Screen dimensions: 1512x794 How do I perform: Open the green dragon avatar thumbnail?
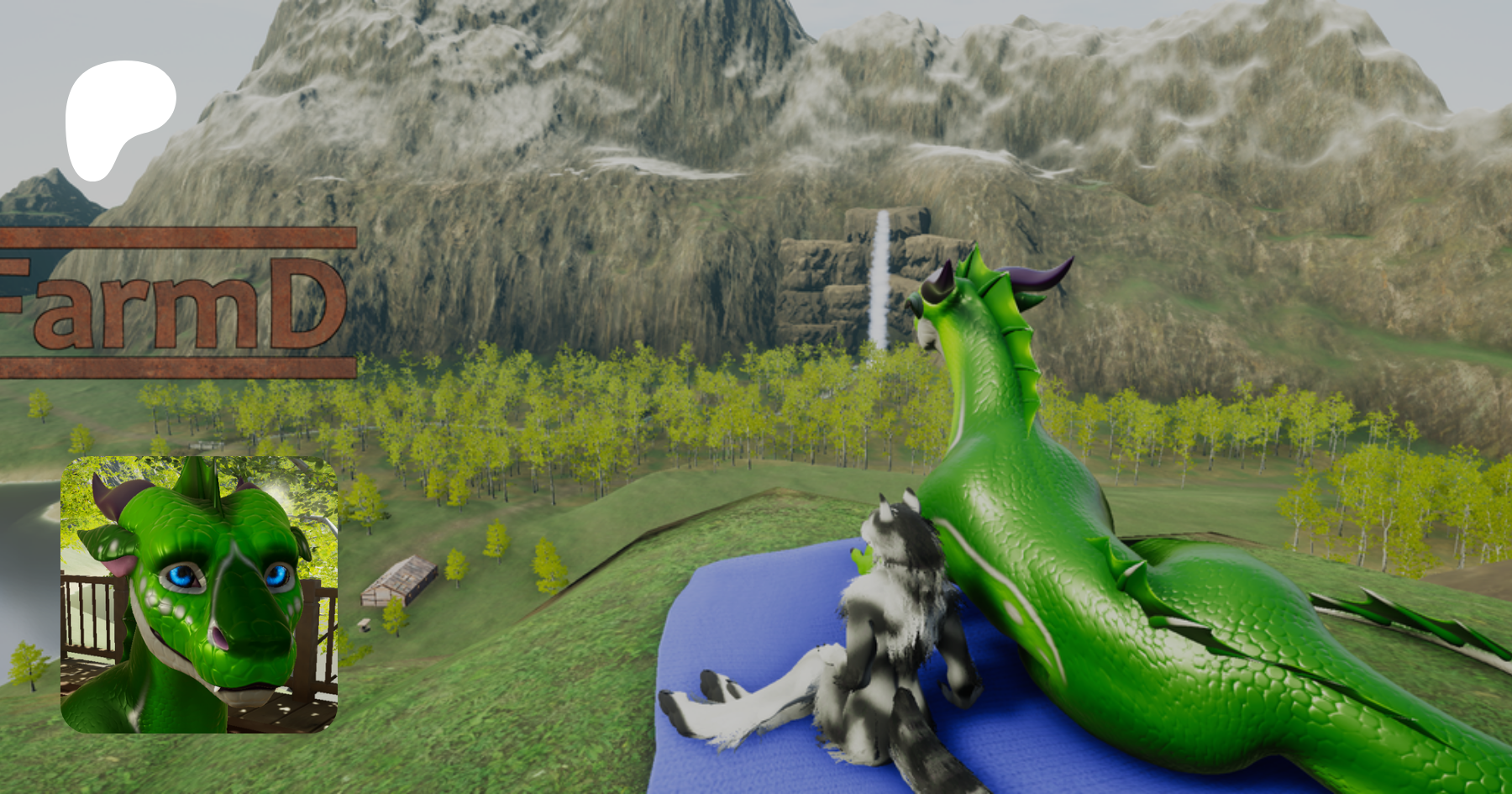pos(199,594)
